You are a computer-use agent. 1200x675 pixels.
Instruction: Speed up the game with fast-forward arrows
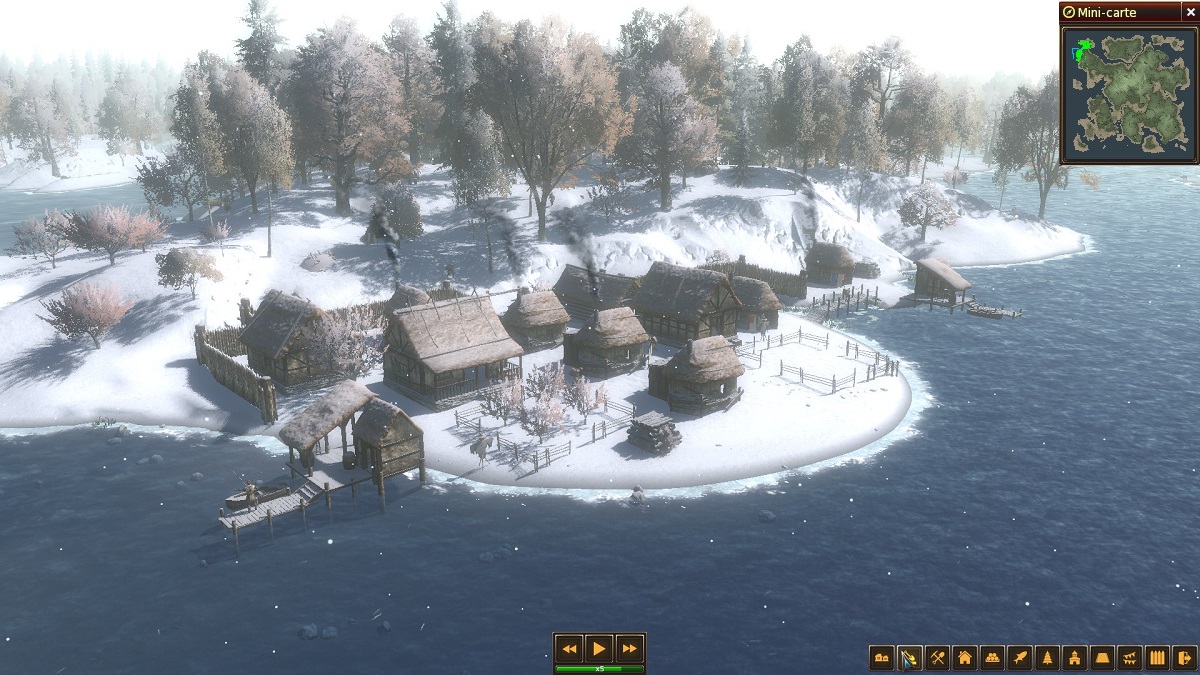628,647
